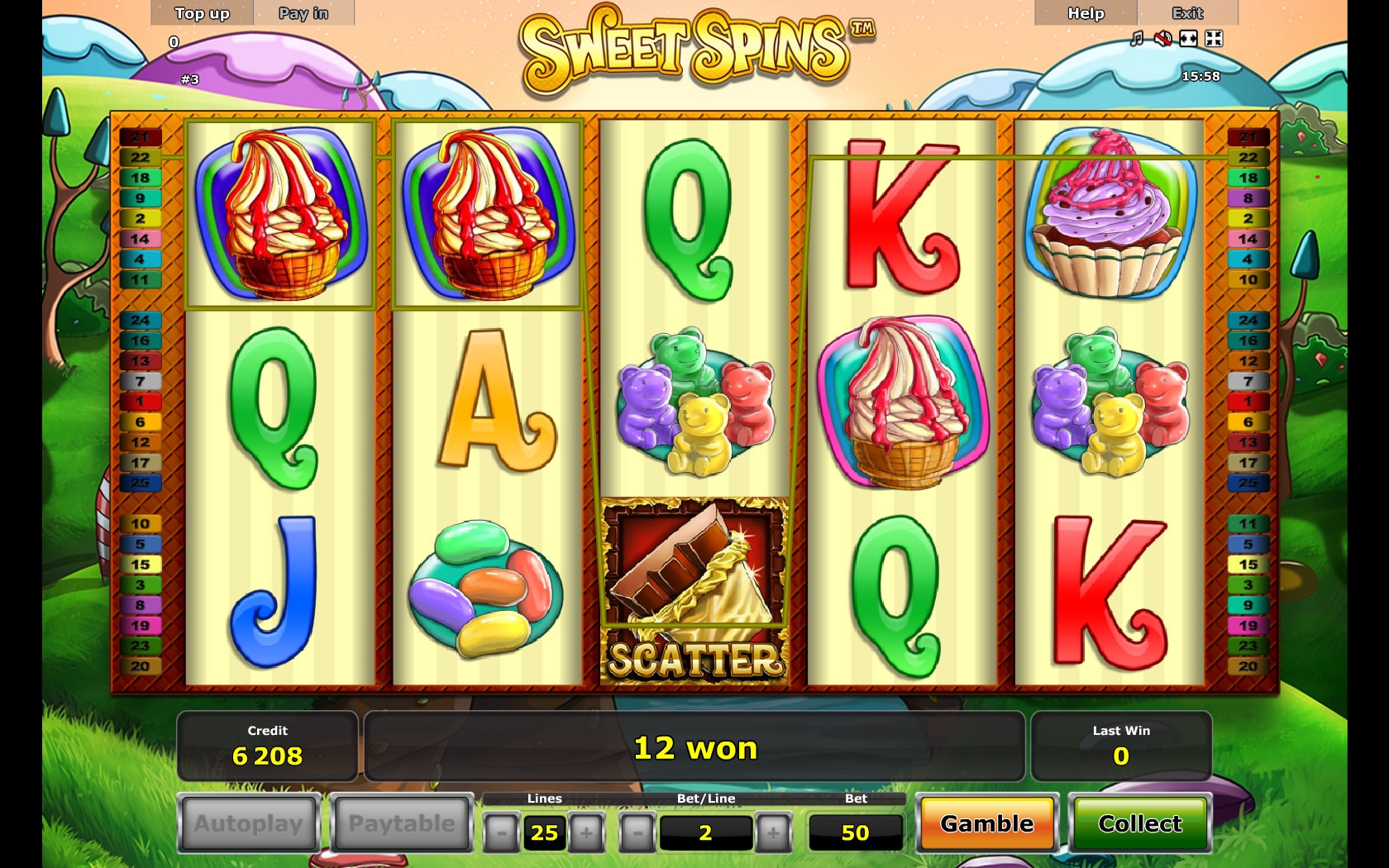Open the Paytable
The height and width of the screenshot is (868, 1389).
(x=402, y=823)
